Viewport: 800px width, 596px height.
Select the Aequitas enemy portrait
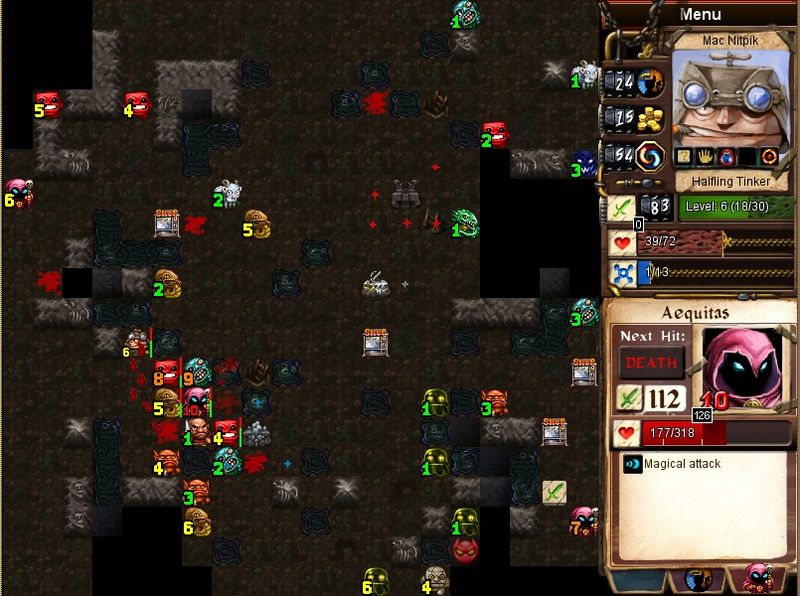[x=741, y=360]
